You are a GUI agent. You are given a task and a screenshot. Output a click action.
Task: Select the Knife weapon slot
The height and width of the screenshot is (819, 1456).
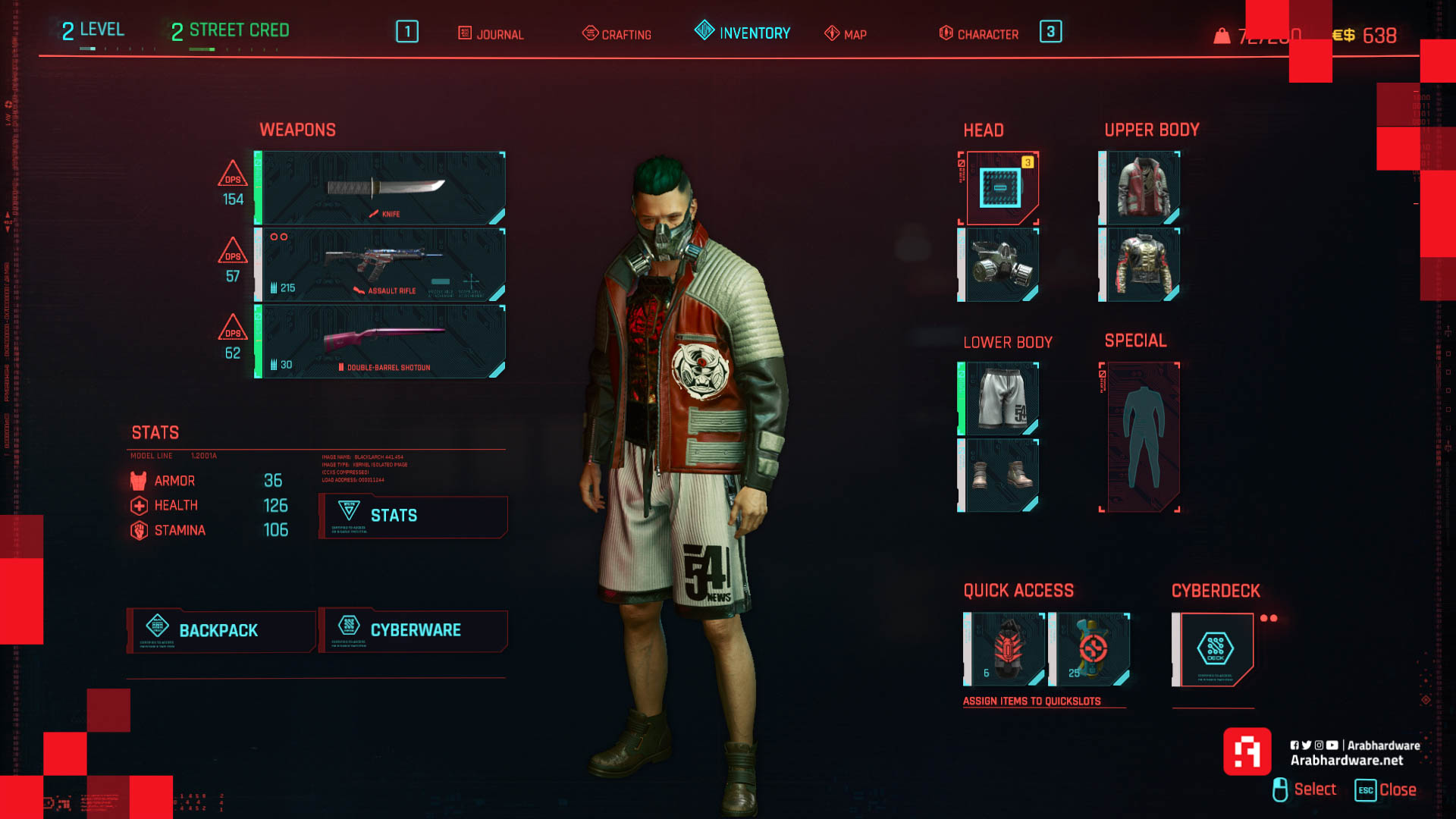[x=381, y=188]
